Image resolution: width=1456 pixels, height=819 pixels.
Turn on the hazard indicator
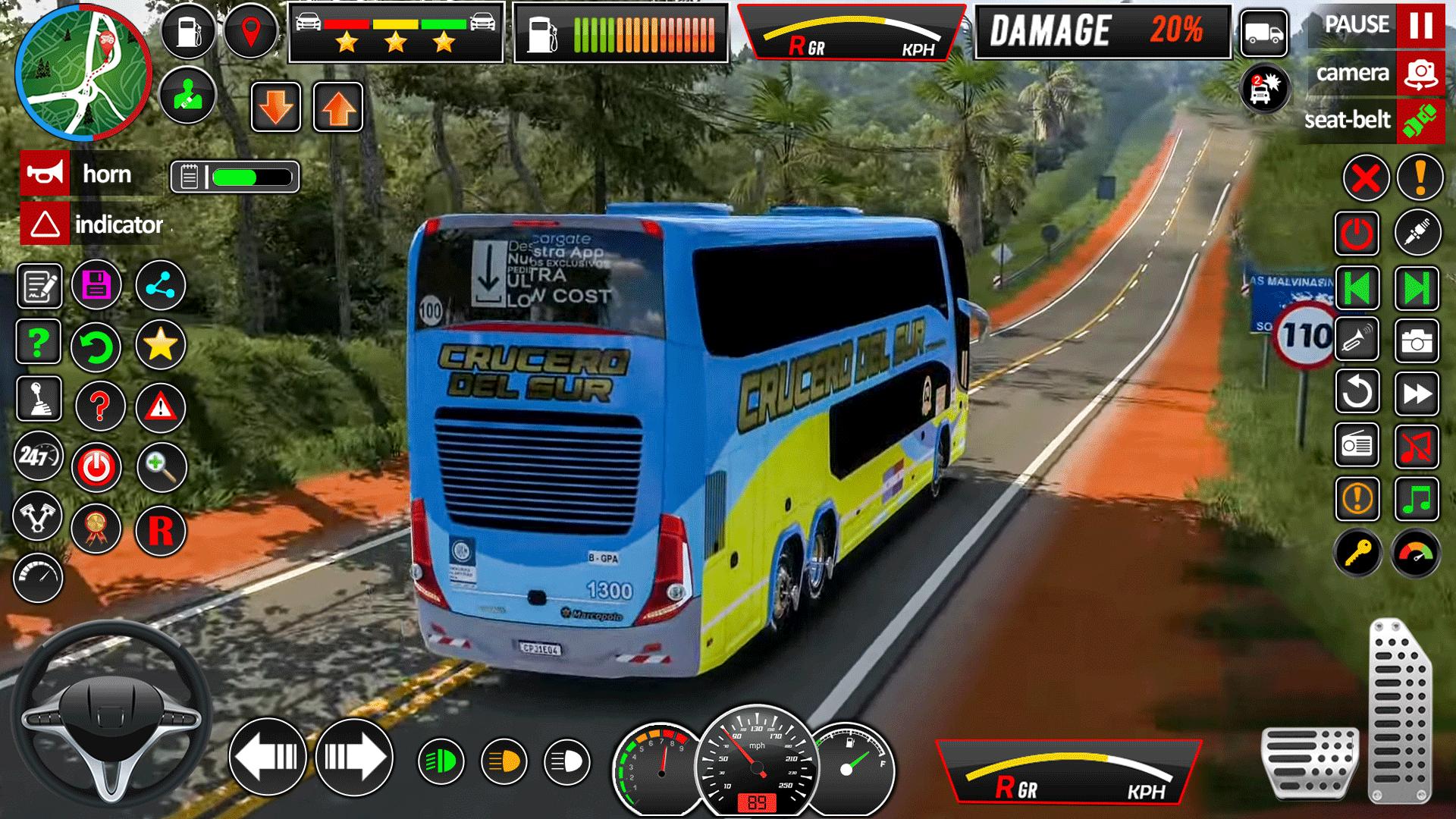point(45,224)
